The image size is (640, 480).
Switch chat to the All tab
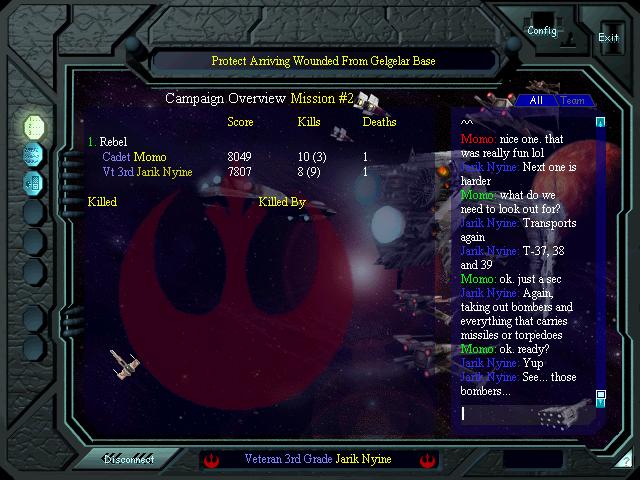tap(536, 100)
